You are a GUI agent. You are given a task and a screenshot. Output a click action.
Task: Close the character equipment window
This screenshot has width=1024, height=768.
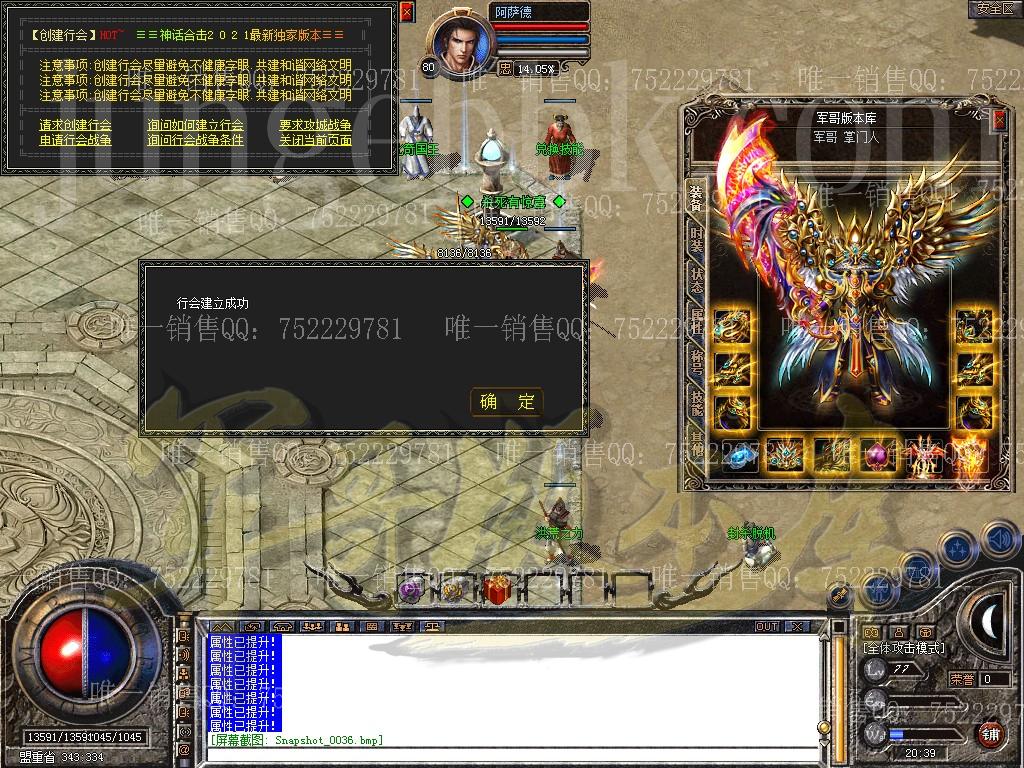(x=999, y=119)
